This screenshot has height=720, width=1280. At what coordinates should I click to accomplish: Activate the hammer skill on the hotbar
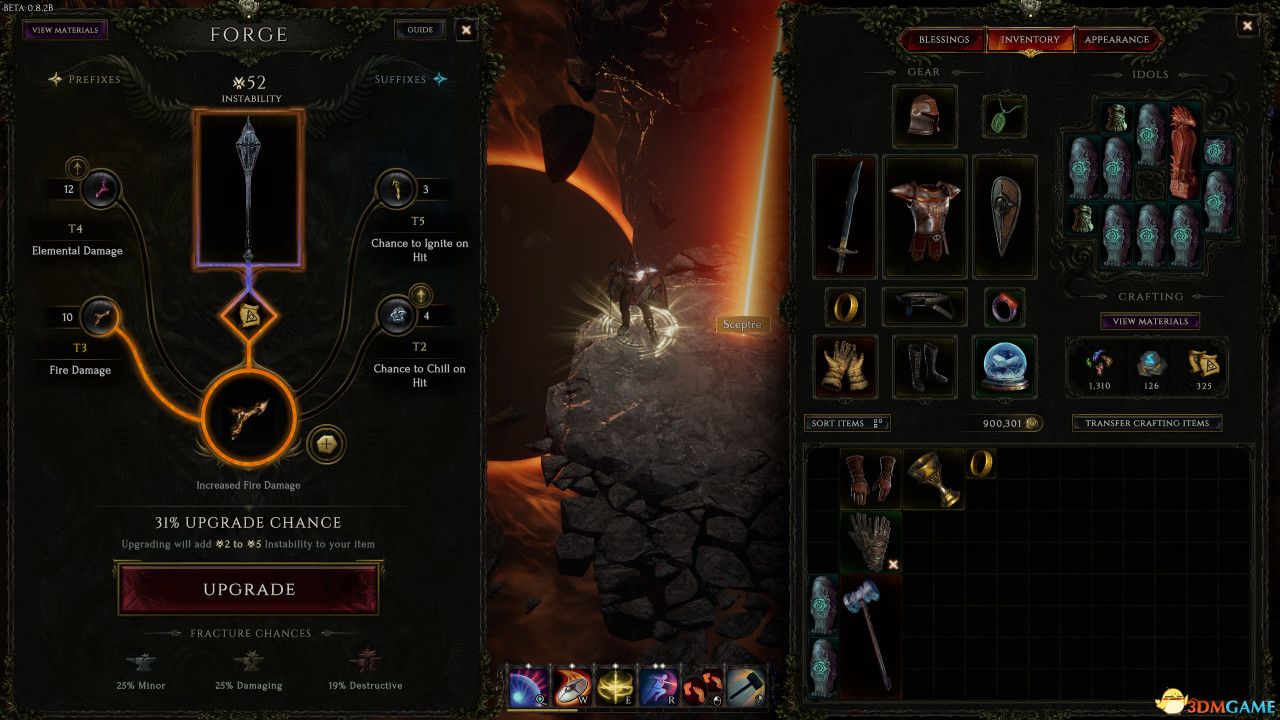coord(747,688)
